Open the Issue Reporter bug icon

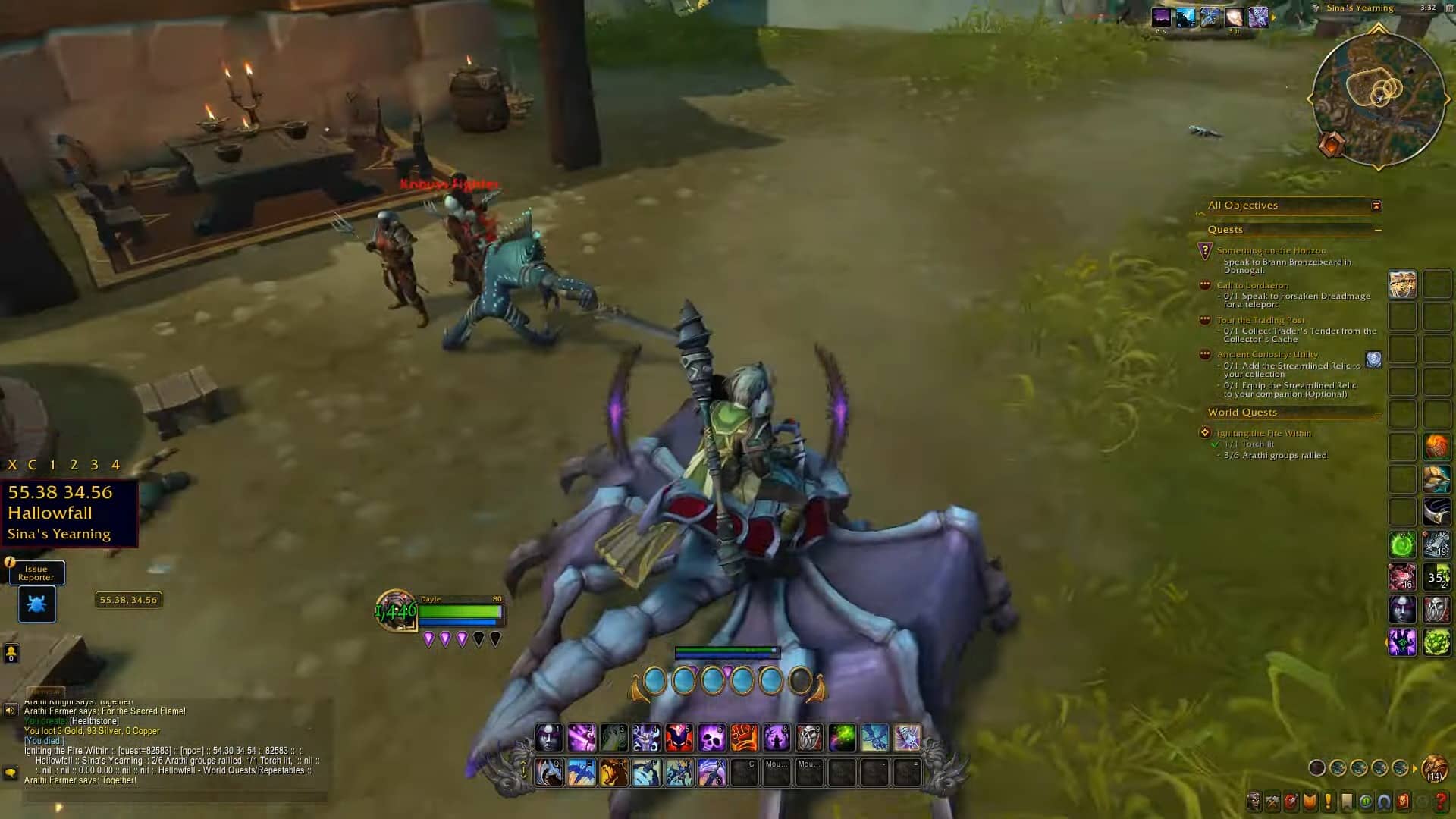point(36,604)
